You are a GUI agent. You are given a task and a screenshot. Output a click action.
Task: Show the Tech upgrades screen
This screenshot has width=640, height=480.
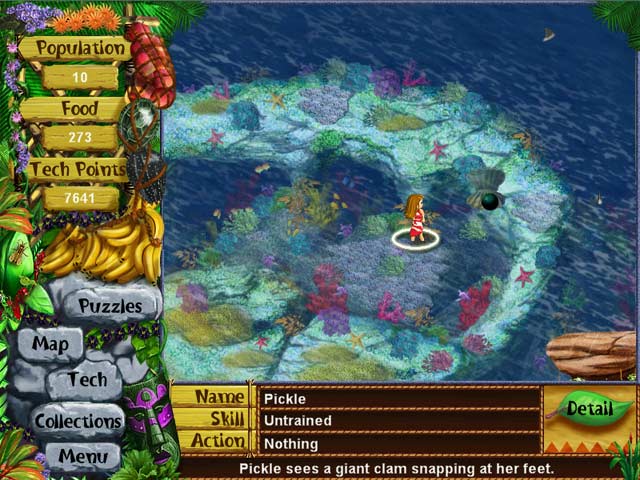pos(88,380)
